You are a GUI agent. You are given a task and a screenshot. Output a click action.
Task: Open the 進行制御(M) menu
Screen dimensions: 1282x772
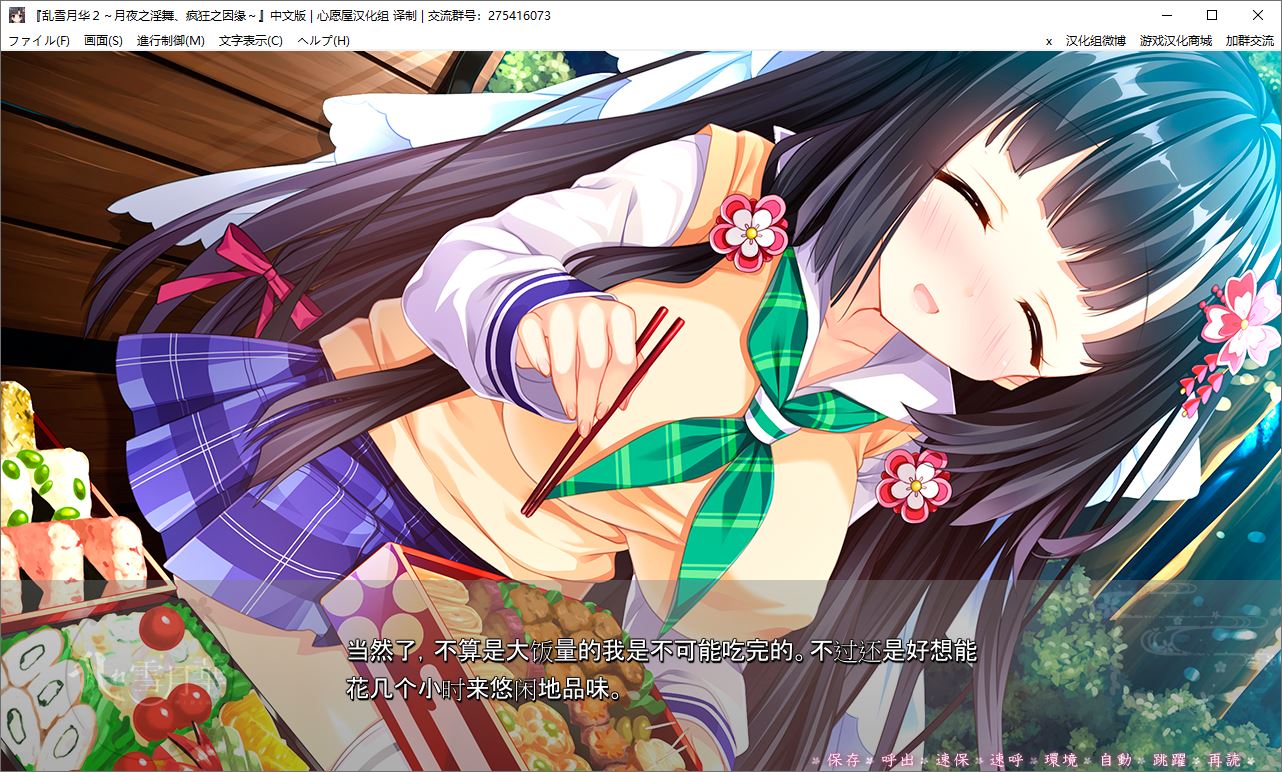(x=171, y=41)
